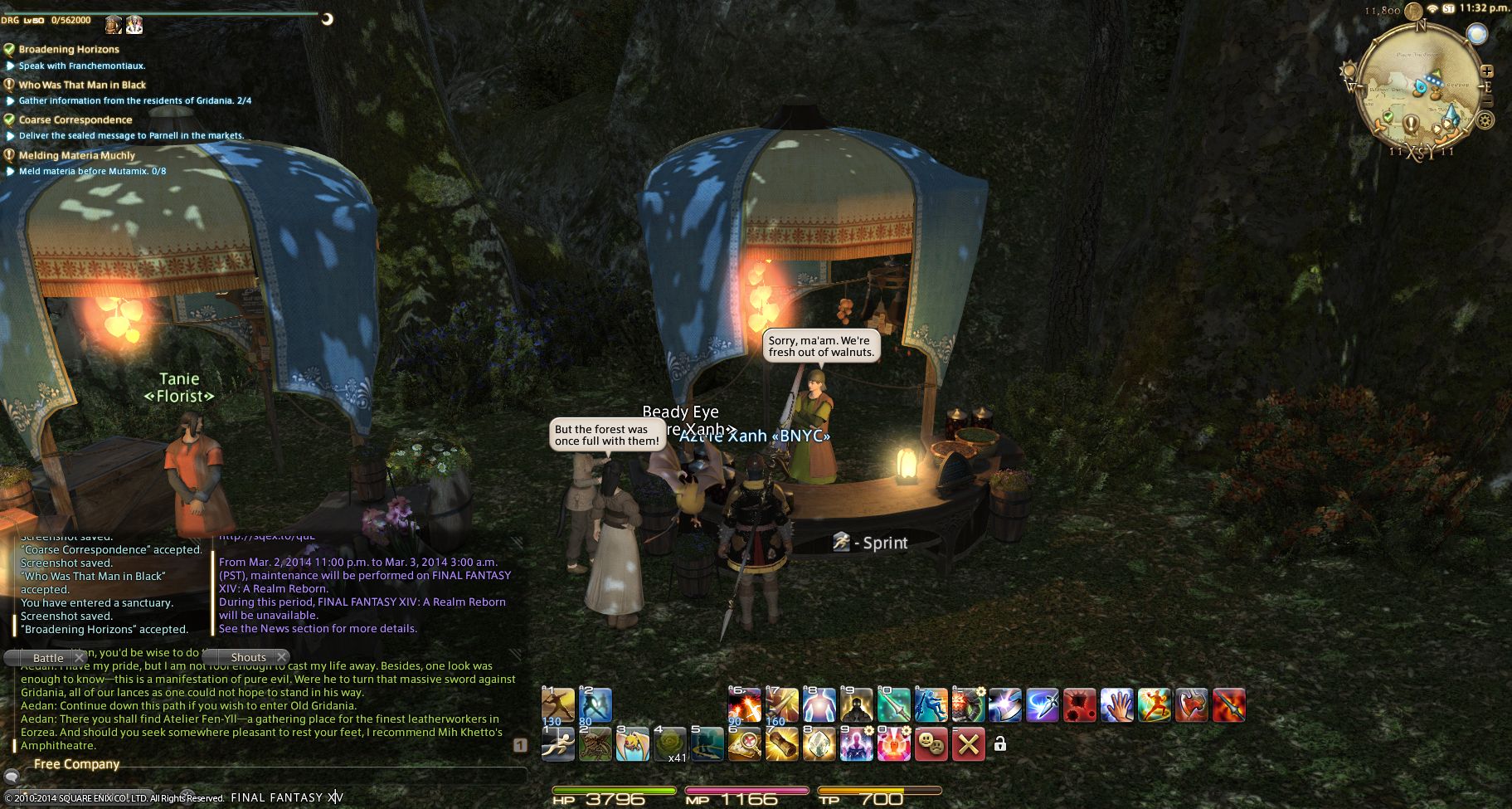Toggle the hotbar padlock
The width and height of the screenshot is (1512, 809).
point(1000,744)
